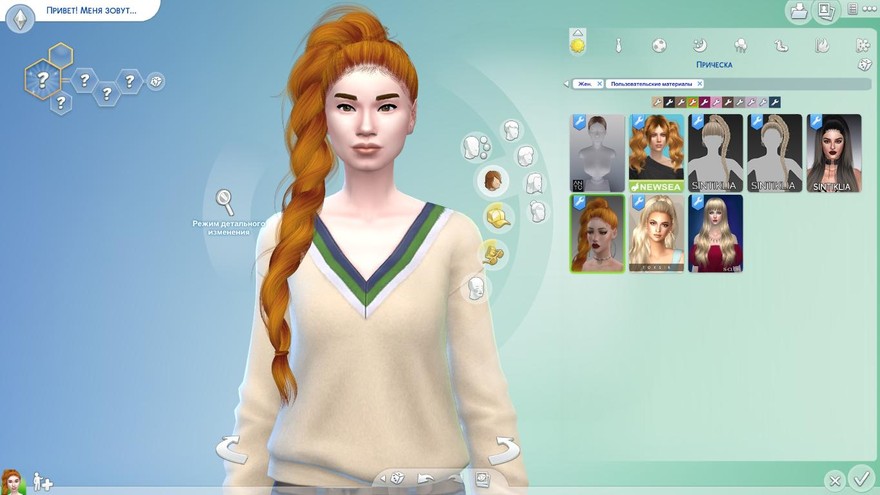The height and width of the screenshot is (495, 880).
Task: Switch to the athletic soccer ball tab
Action: point(659,45)
